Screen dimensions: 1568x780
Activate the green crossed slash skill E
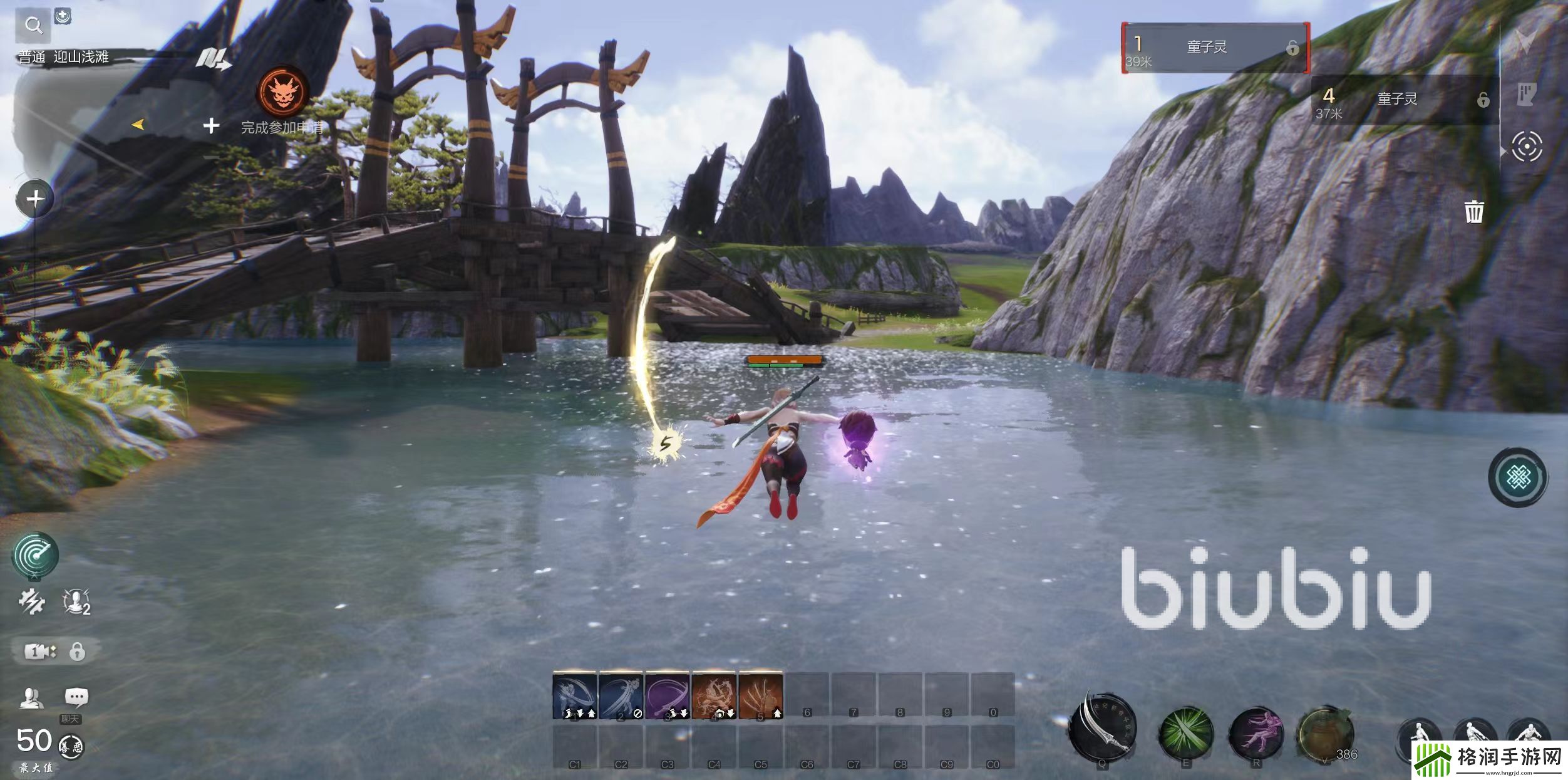click(x=1185, y=732)
